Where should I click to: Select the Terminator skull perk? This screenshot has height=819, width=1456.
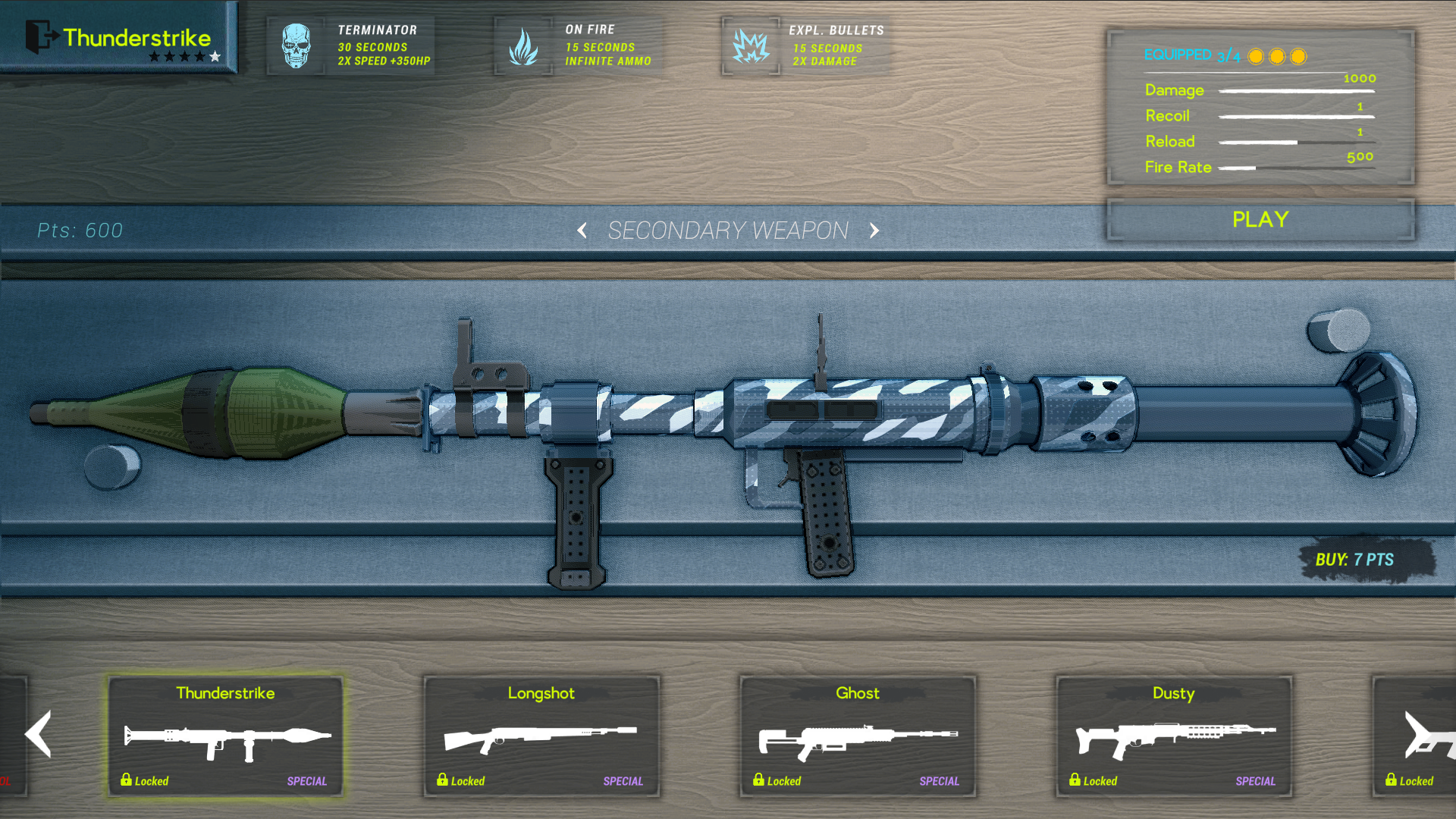click(x=297, y=45)
